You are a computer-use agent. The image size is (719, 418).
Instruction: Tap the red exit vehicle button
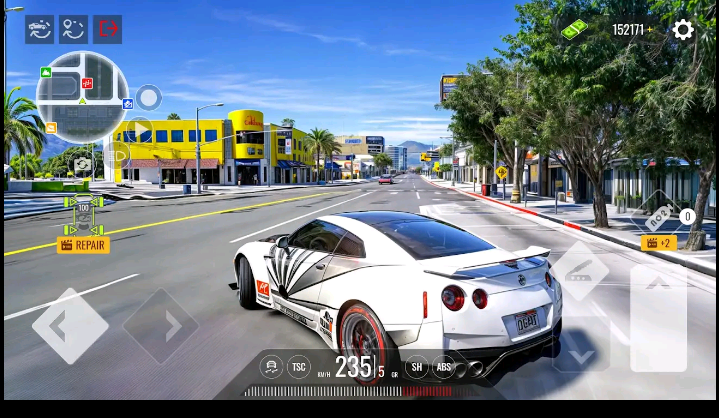[108, 29]
